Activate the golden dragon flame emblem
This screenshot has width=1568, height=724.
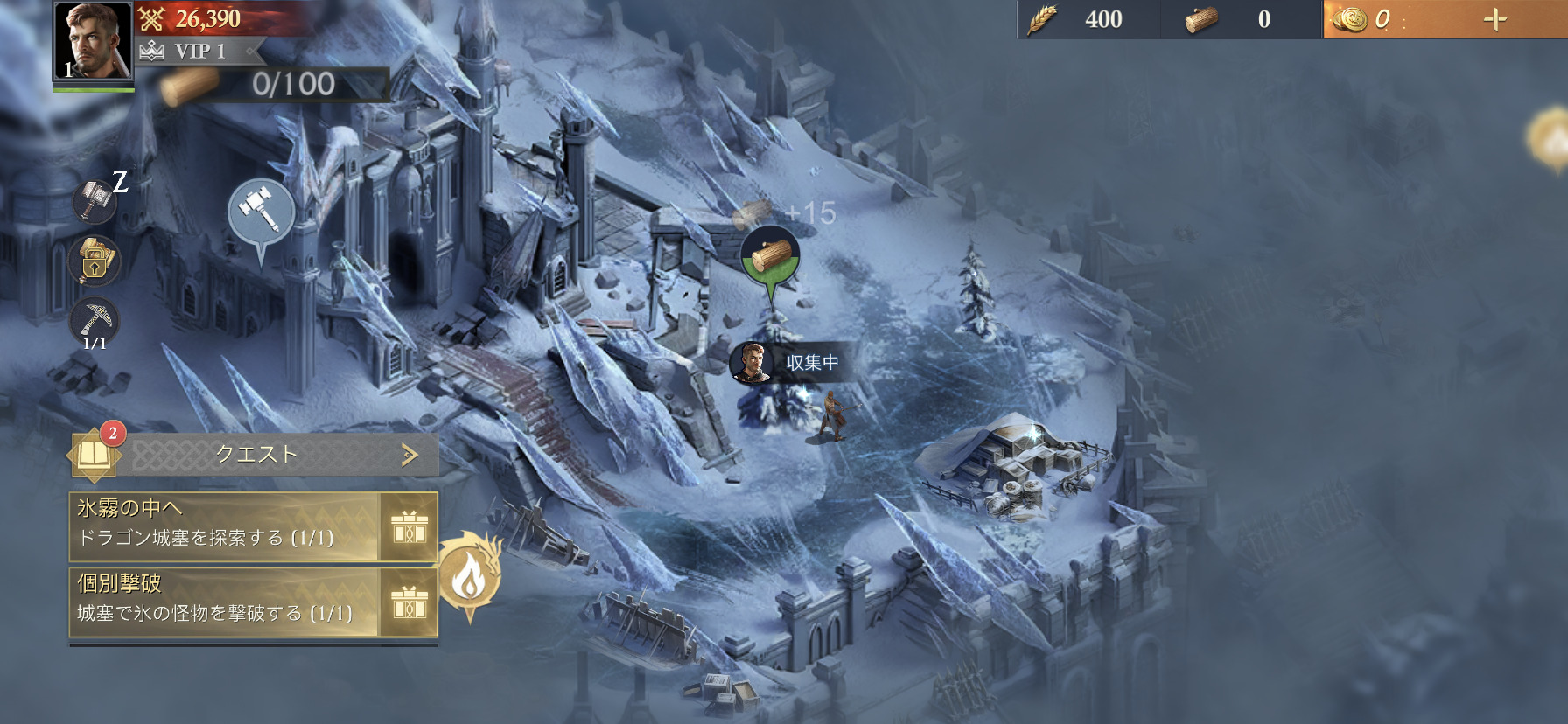pos(470,574)
